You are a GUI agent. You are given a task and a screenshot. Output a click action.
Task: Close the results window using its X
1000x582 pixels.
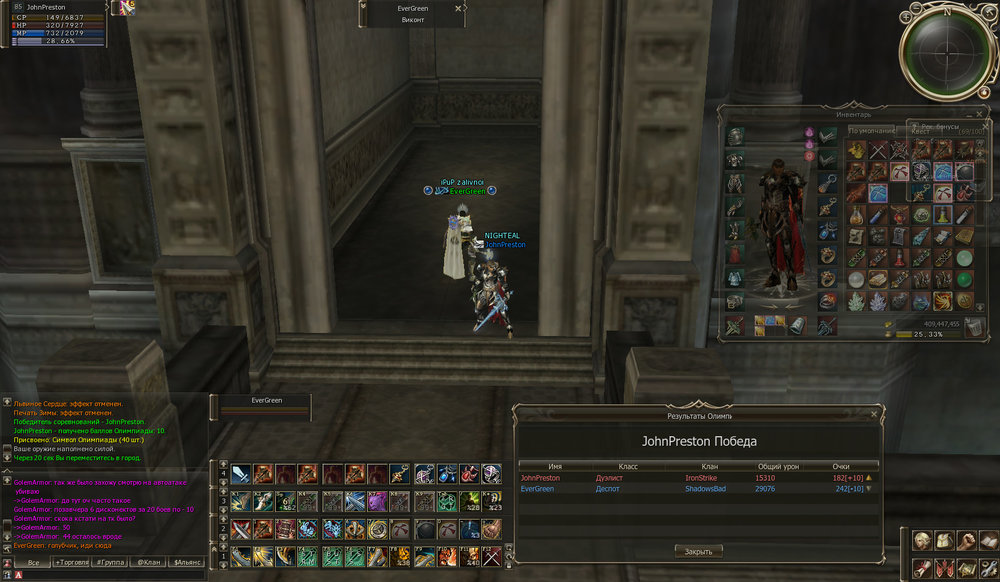click(874, 413)
